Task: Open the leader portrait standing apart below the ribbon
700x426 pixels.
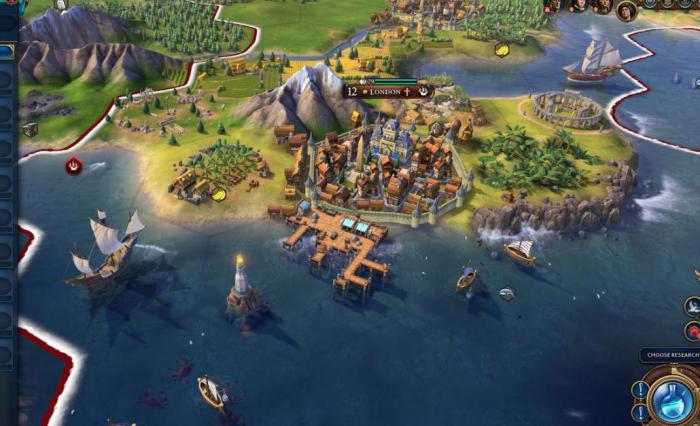Action: coord(627,11)
